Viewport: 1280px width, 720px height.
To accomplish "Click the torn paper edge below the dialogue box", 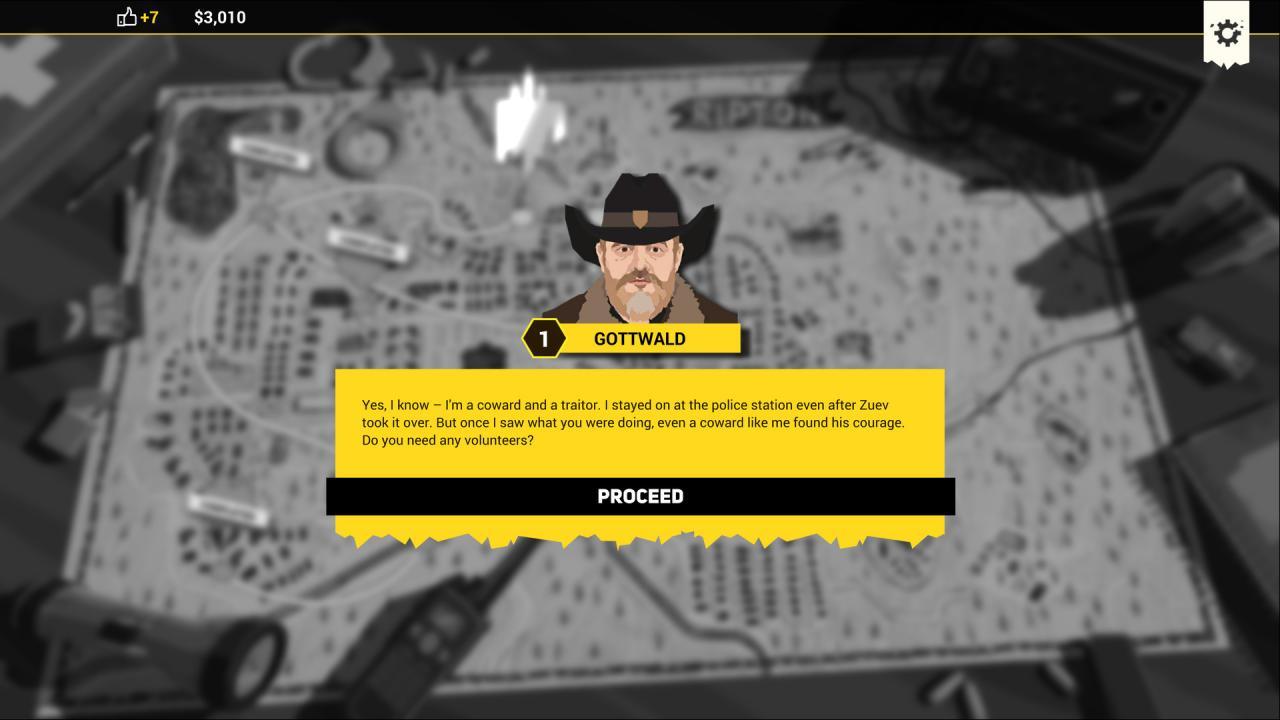I will tap(640, 533).
